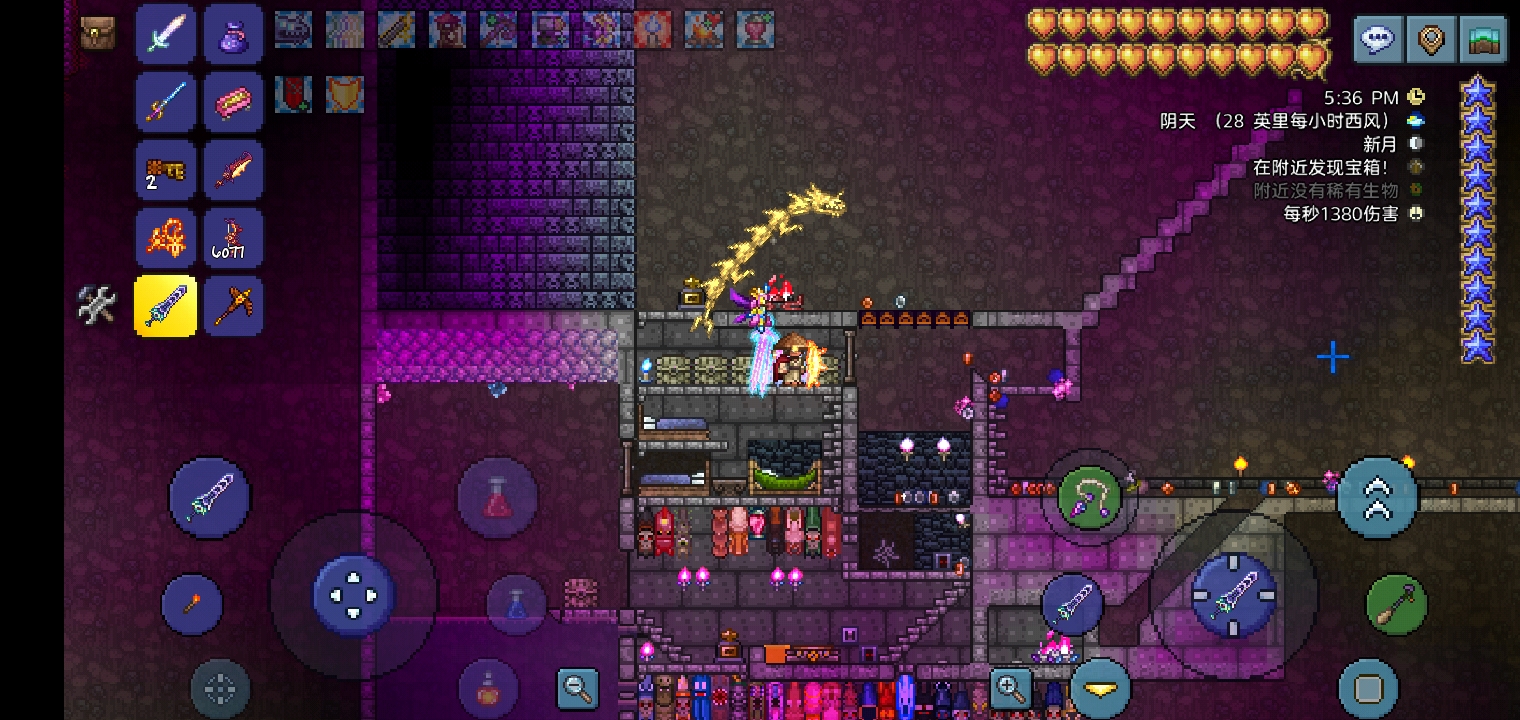Choose the golden key slot with count 2
This screenshot has width=1520, height=720.
point(165,170)
